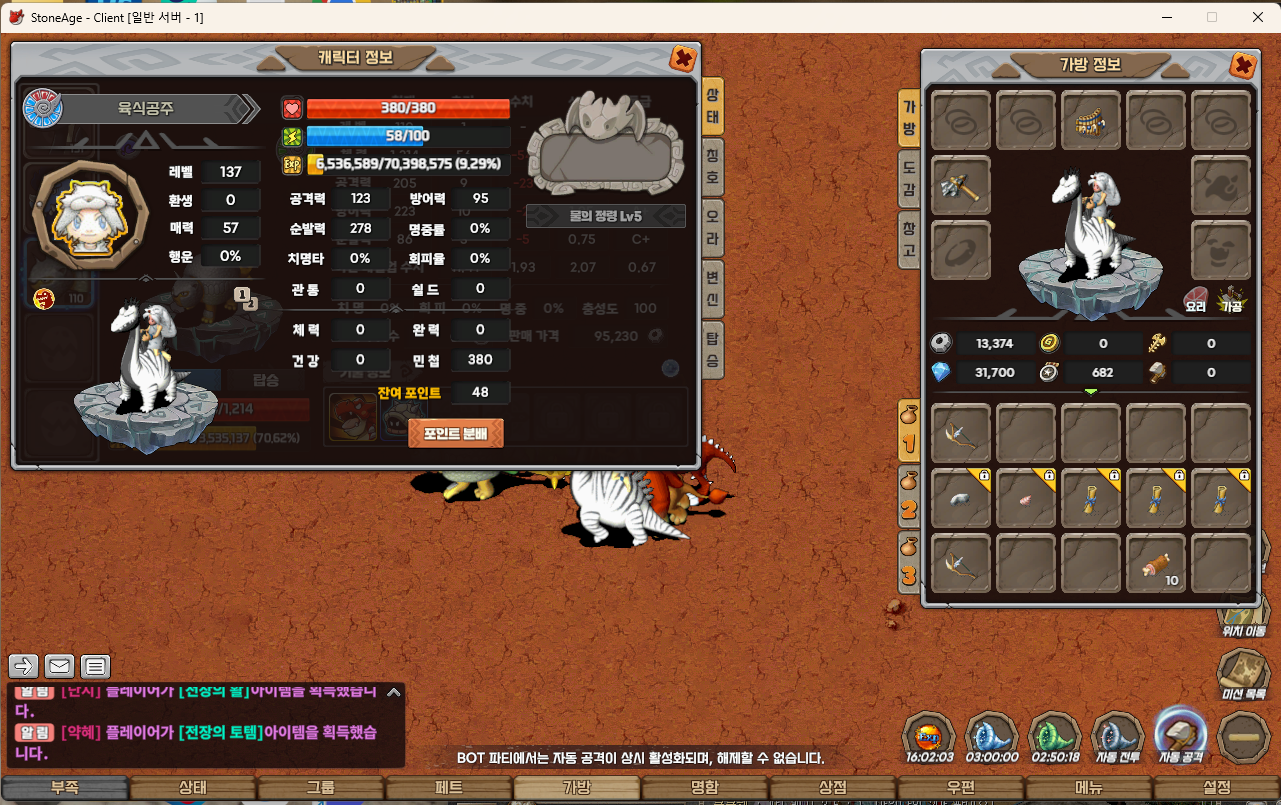Toggle the 자동 전투 auto battle icon
Image resolution: width=1281 pixels, height=805 pixels.
tap(1117, 739)
